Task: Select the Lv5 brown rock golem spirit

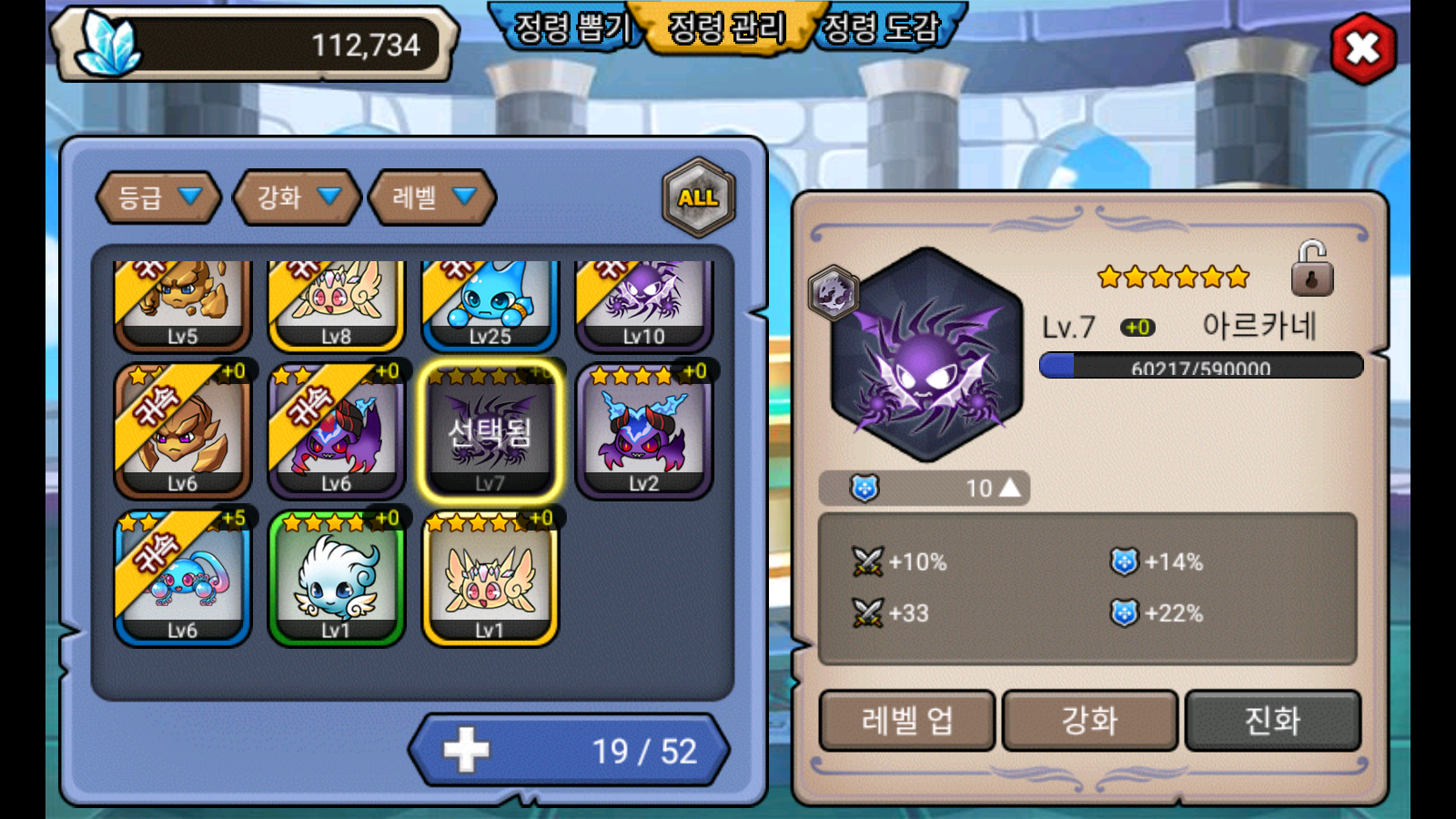Action: [x=183, y=305]
